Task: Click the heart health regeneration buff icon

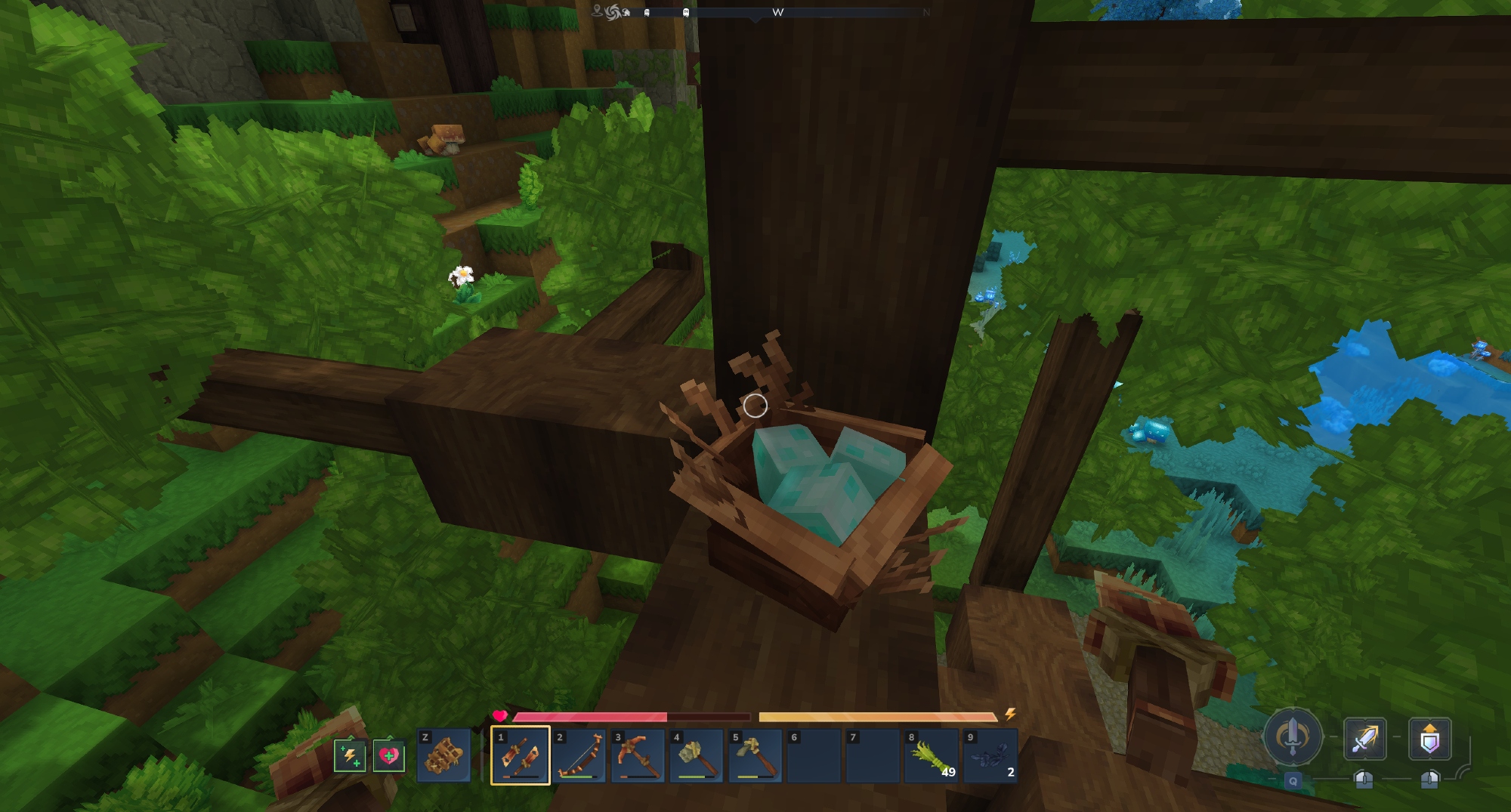Action: click(388, 755)
